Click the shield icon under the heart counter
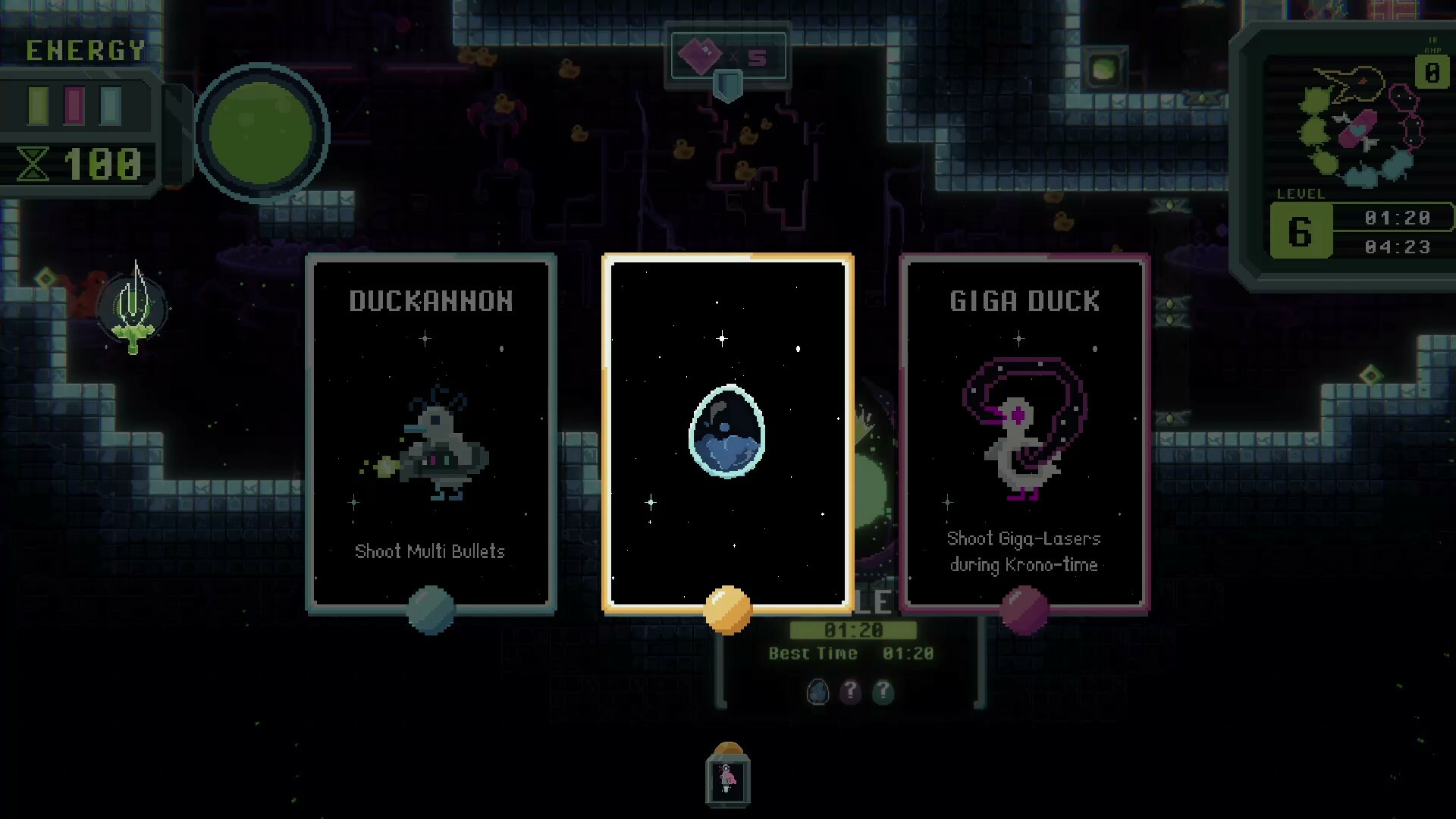The height and width of the screenshot is (819, 1456). (x=727, y=86)
